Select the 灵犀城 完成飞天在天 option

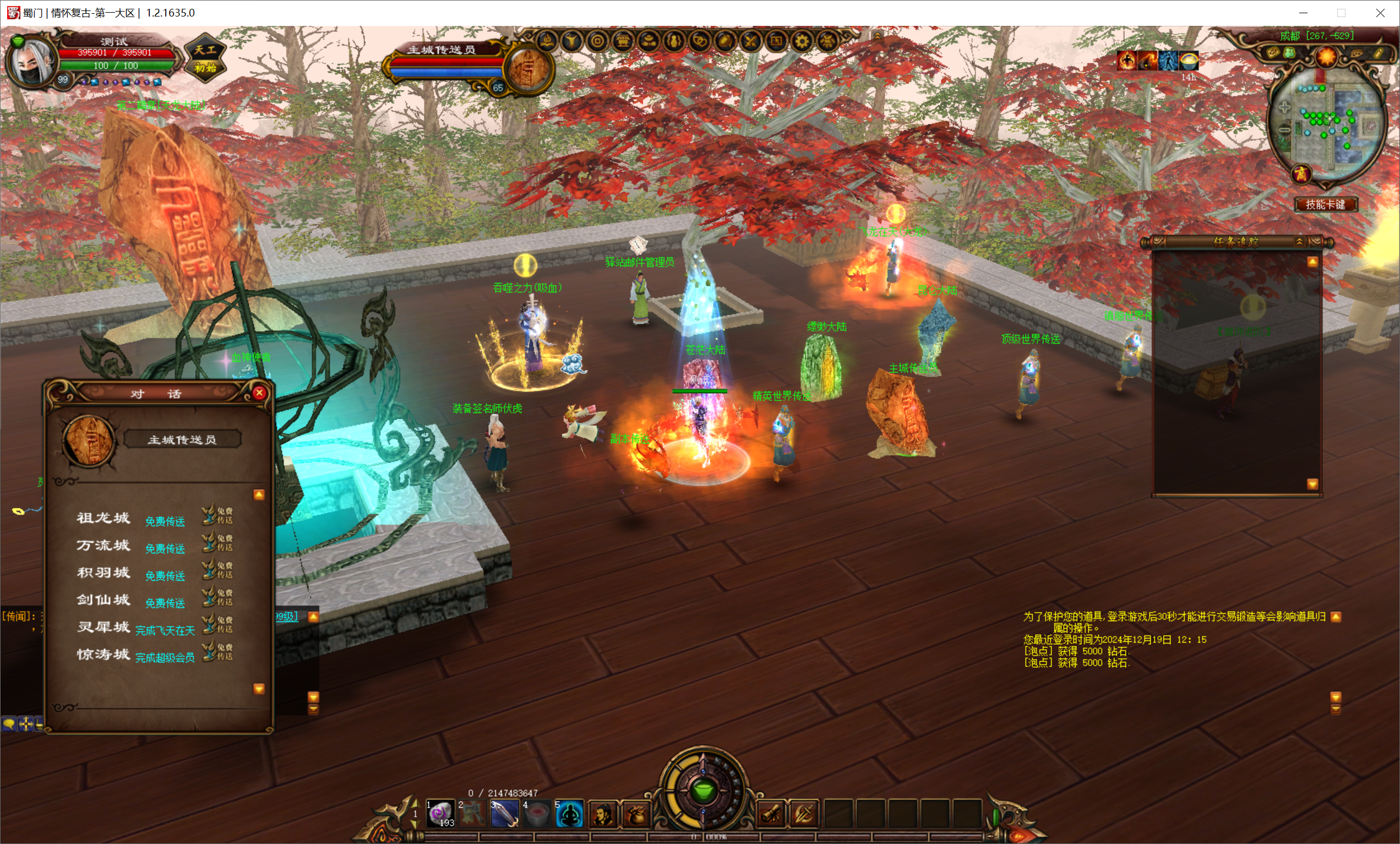coord(165,630)
